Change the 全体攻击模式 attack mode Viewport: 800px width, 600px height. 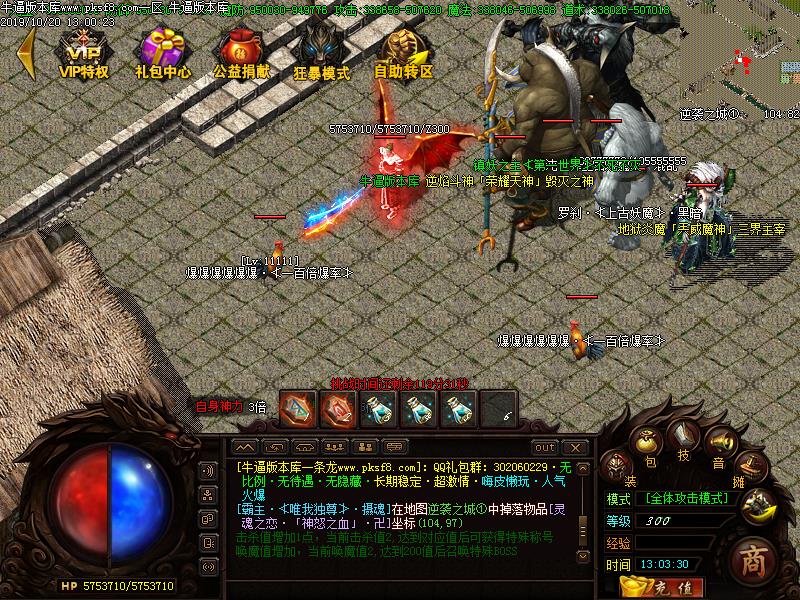[685, 498]
